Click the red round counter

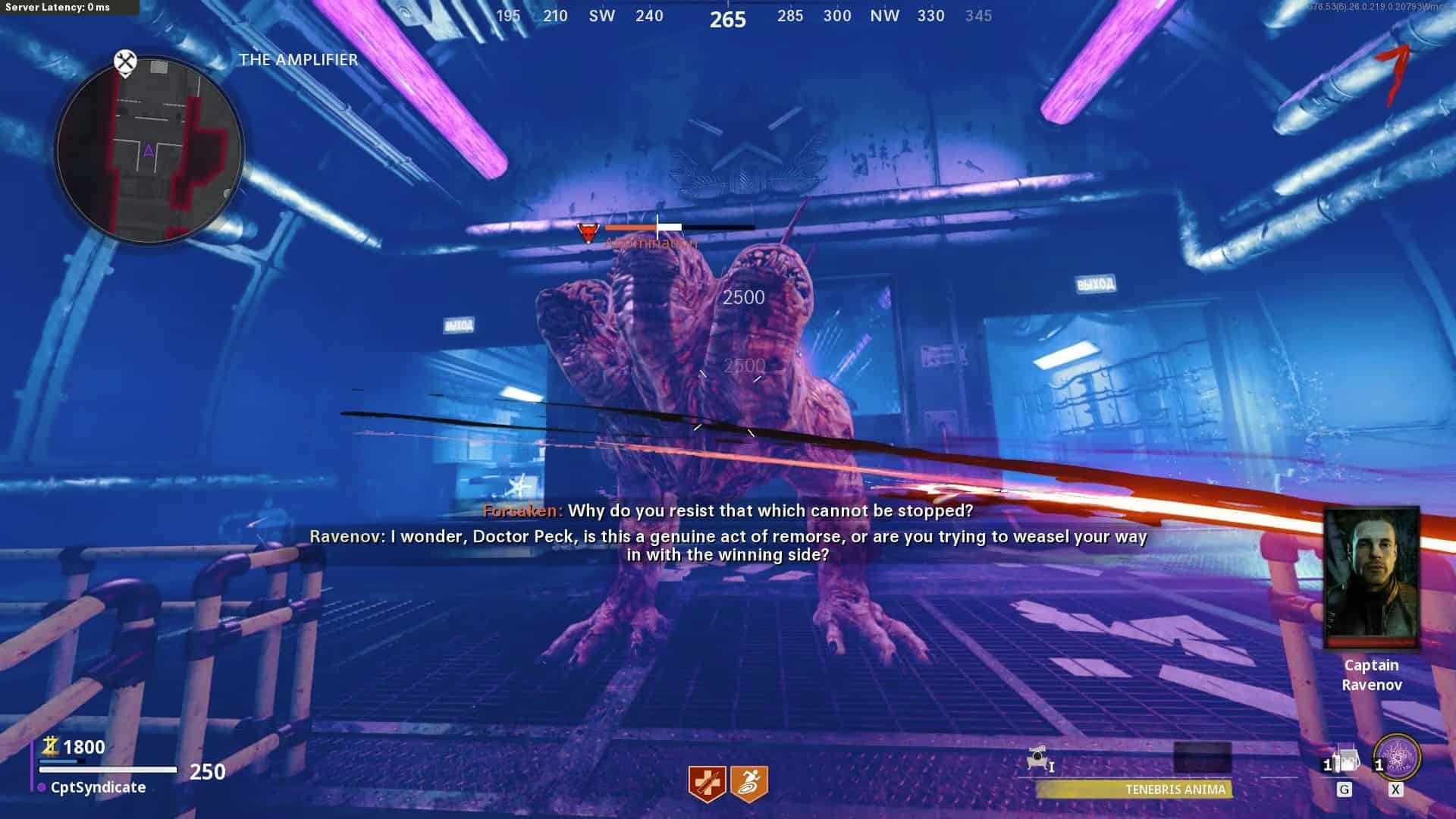(1392, 74)
